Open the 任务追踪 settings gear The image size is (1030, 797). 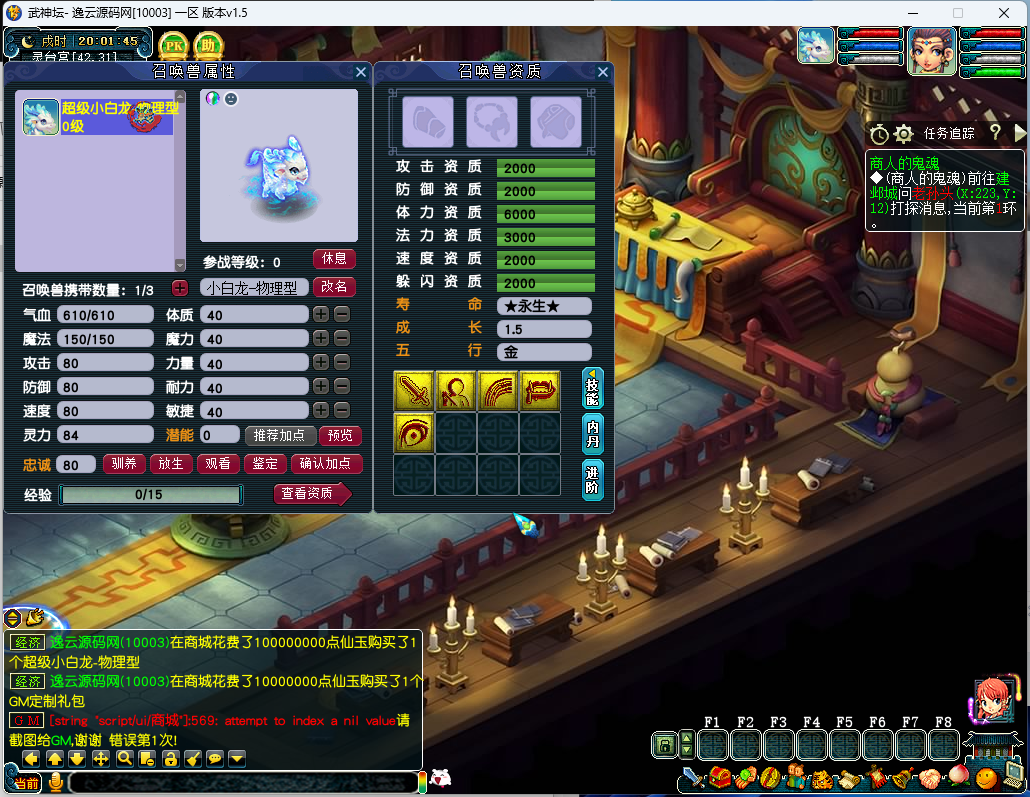(x=904, y=134)
